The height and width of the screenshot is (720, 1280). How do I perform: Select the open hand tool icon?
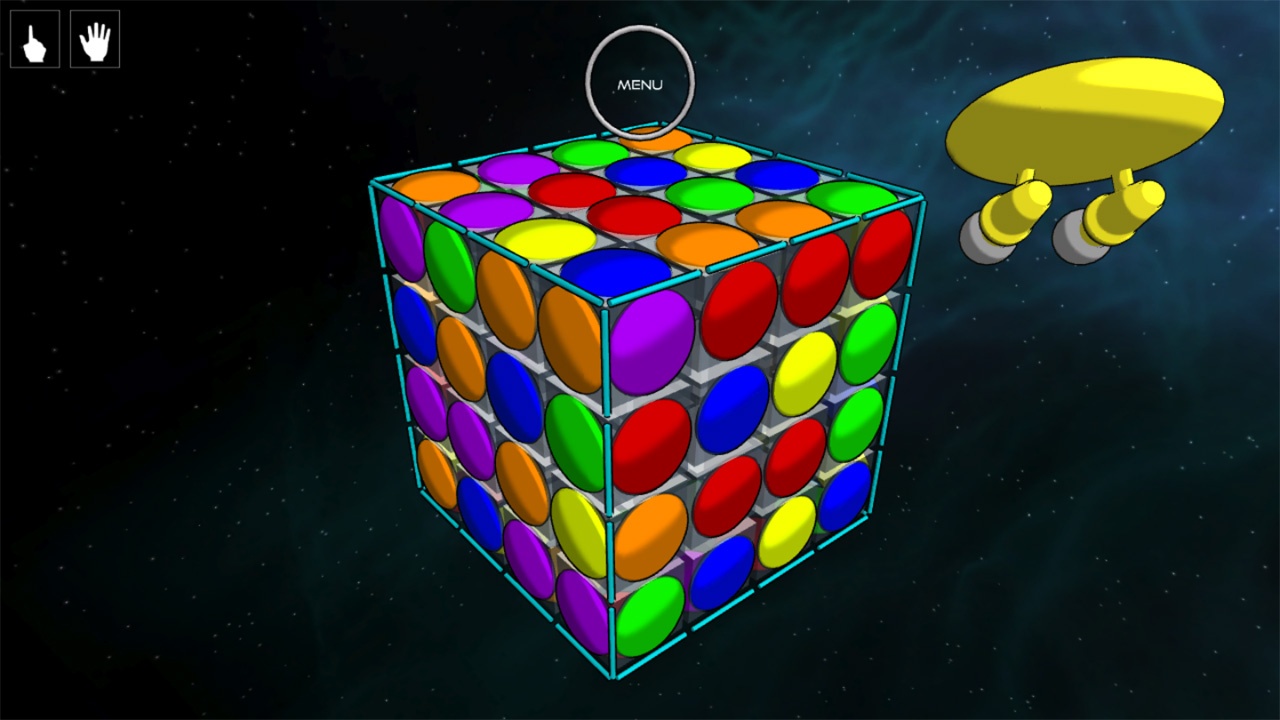click(x=95, y=40)
